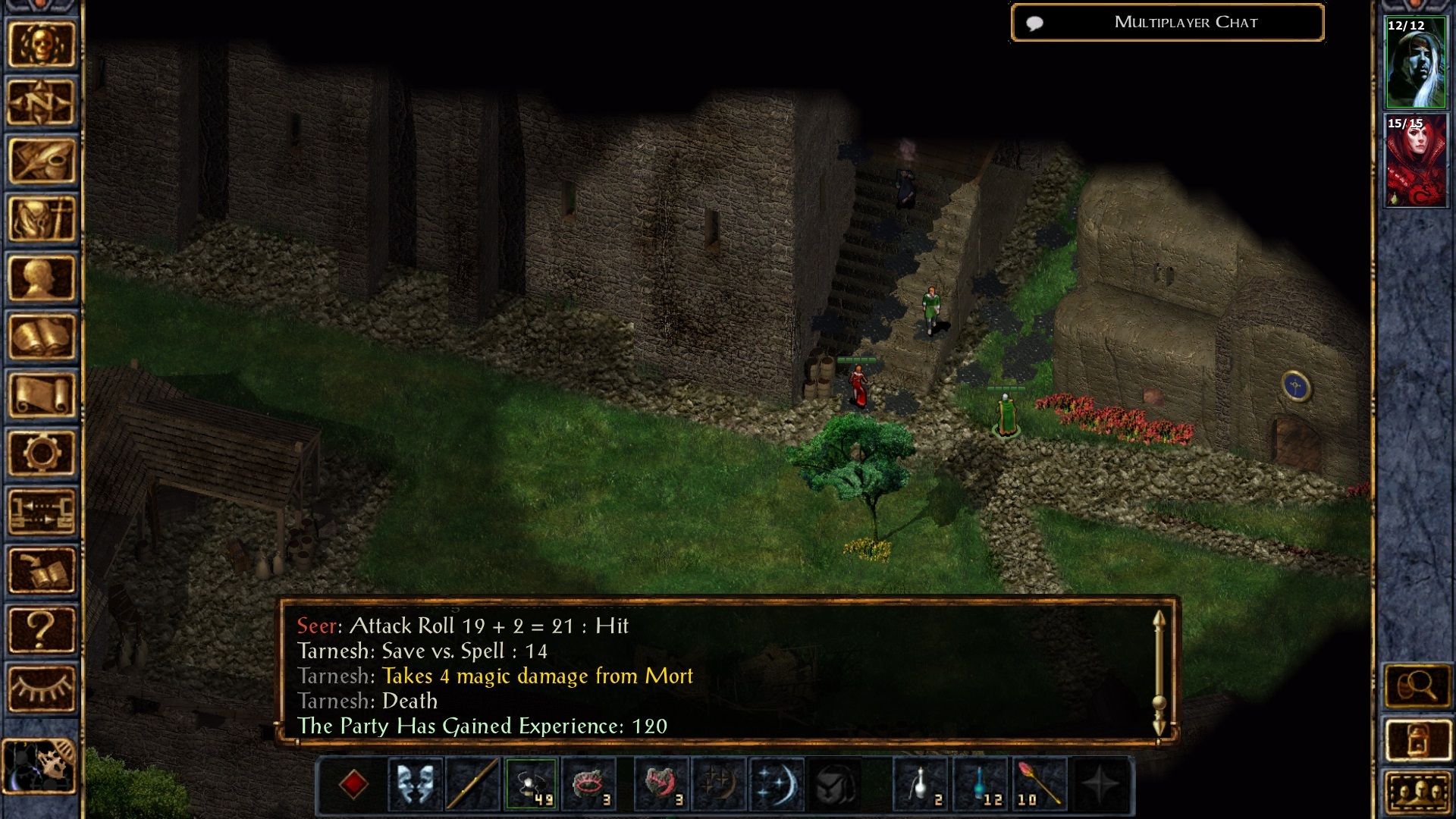1456x819 pixels.
Task: Open the area map compass button
Action: coord(42,102)
